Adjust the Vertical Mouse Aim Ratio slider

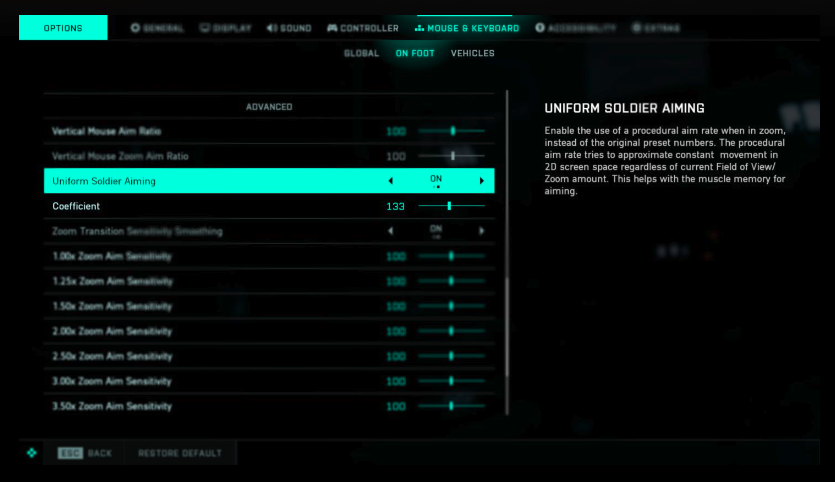(x=452, y=131)
